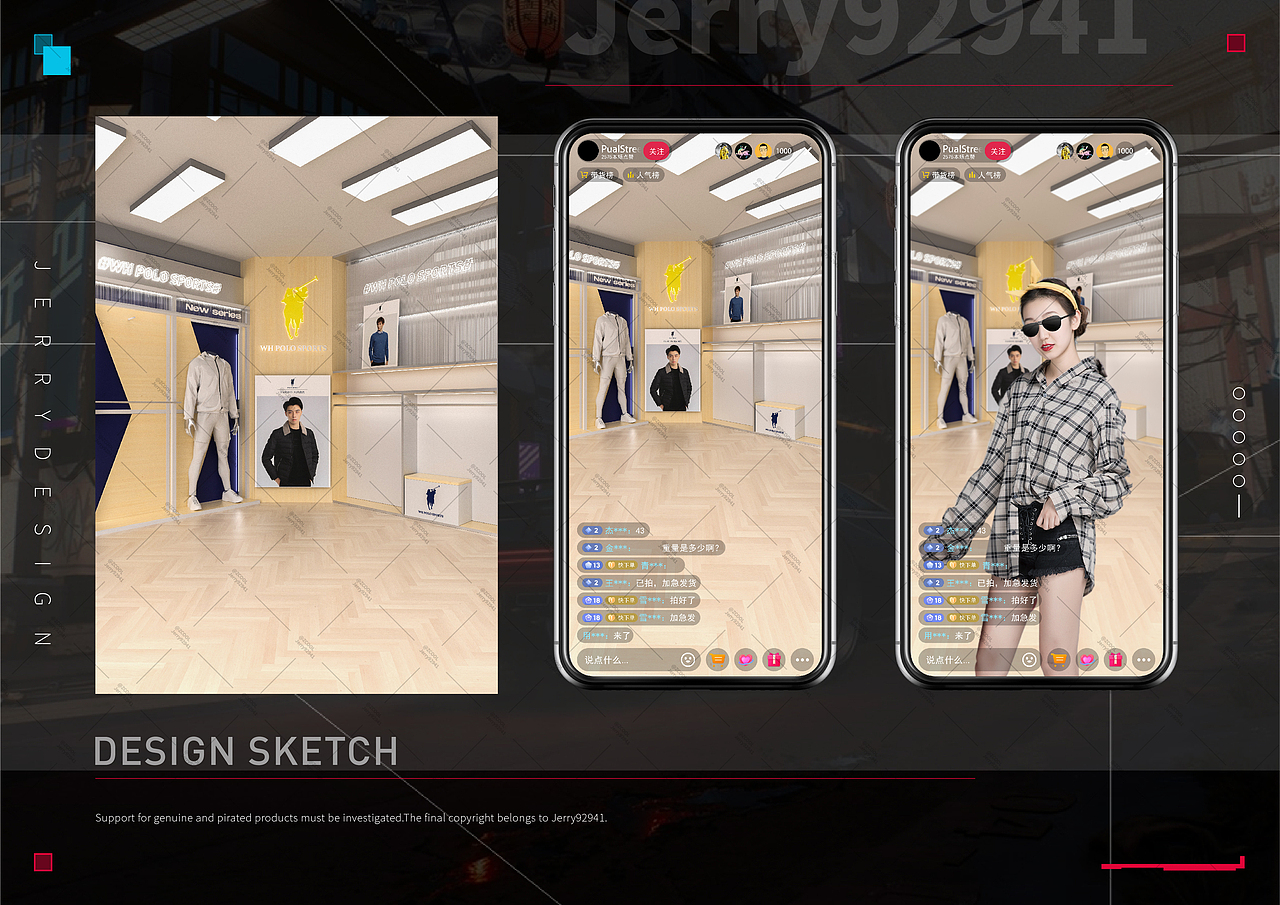Tap the yellow 快下单 quick-order badge

coord(624,565)
